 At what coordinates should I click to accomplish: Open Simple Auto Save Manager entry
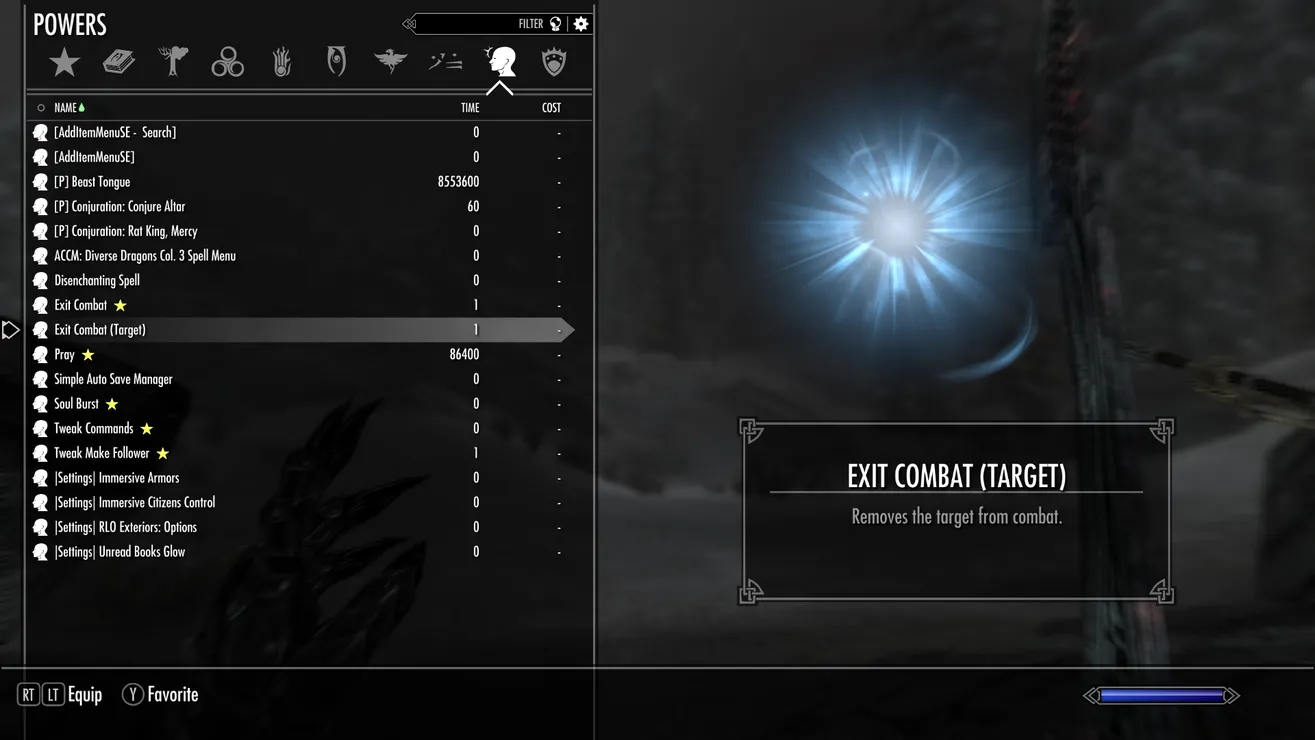(113, 379)
